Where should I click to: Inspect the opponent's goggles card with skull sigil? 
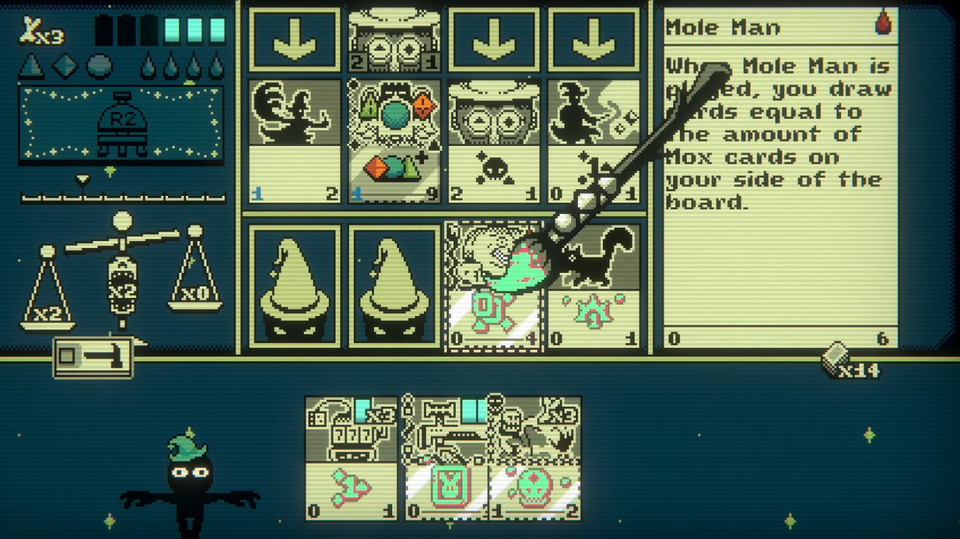493,142
